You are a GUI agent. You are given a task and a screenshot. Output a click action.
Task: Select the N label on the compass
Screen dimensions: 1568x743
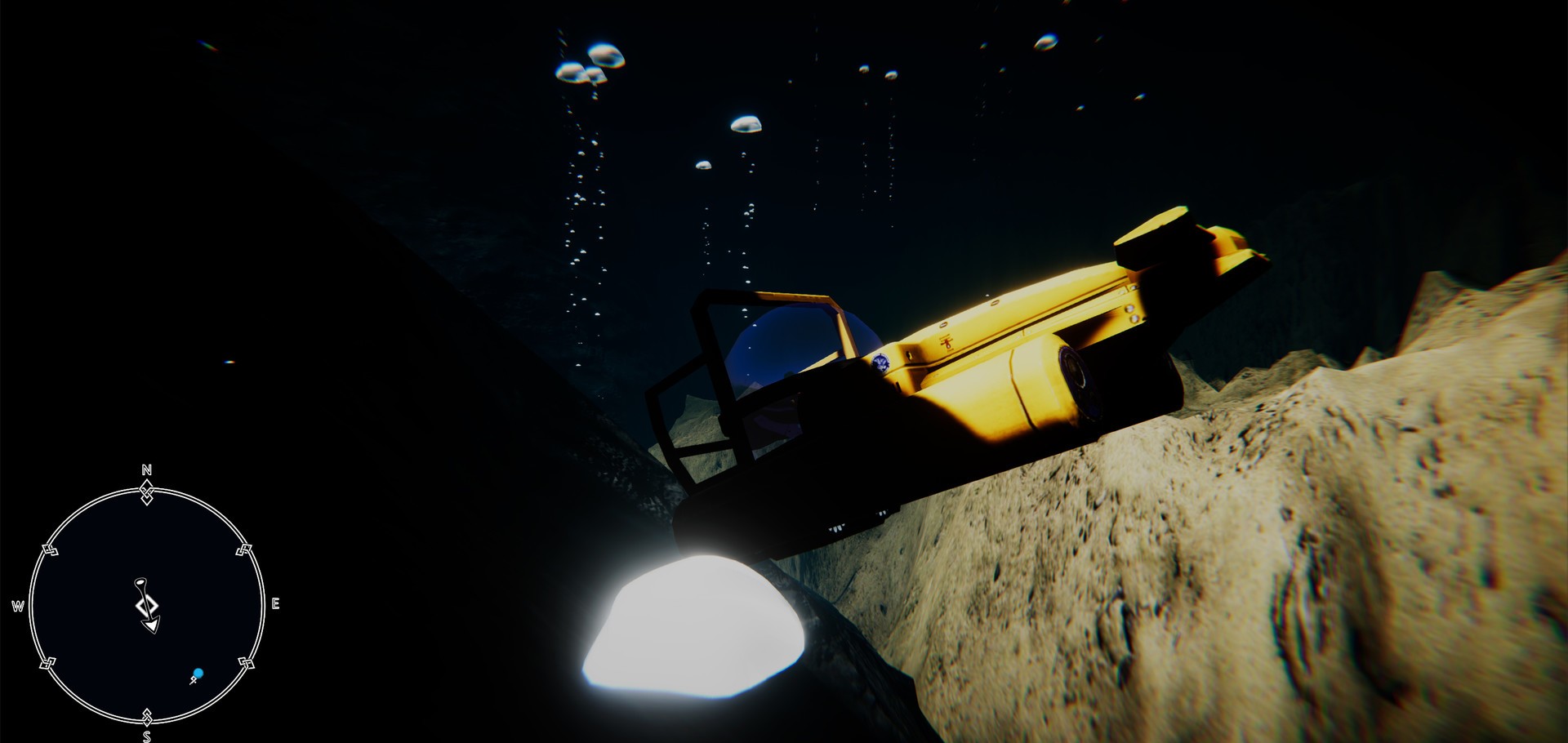[x=145, y=469]
